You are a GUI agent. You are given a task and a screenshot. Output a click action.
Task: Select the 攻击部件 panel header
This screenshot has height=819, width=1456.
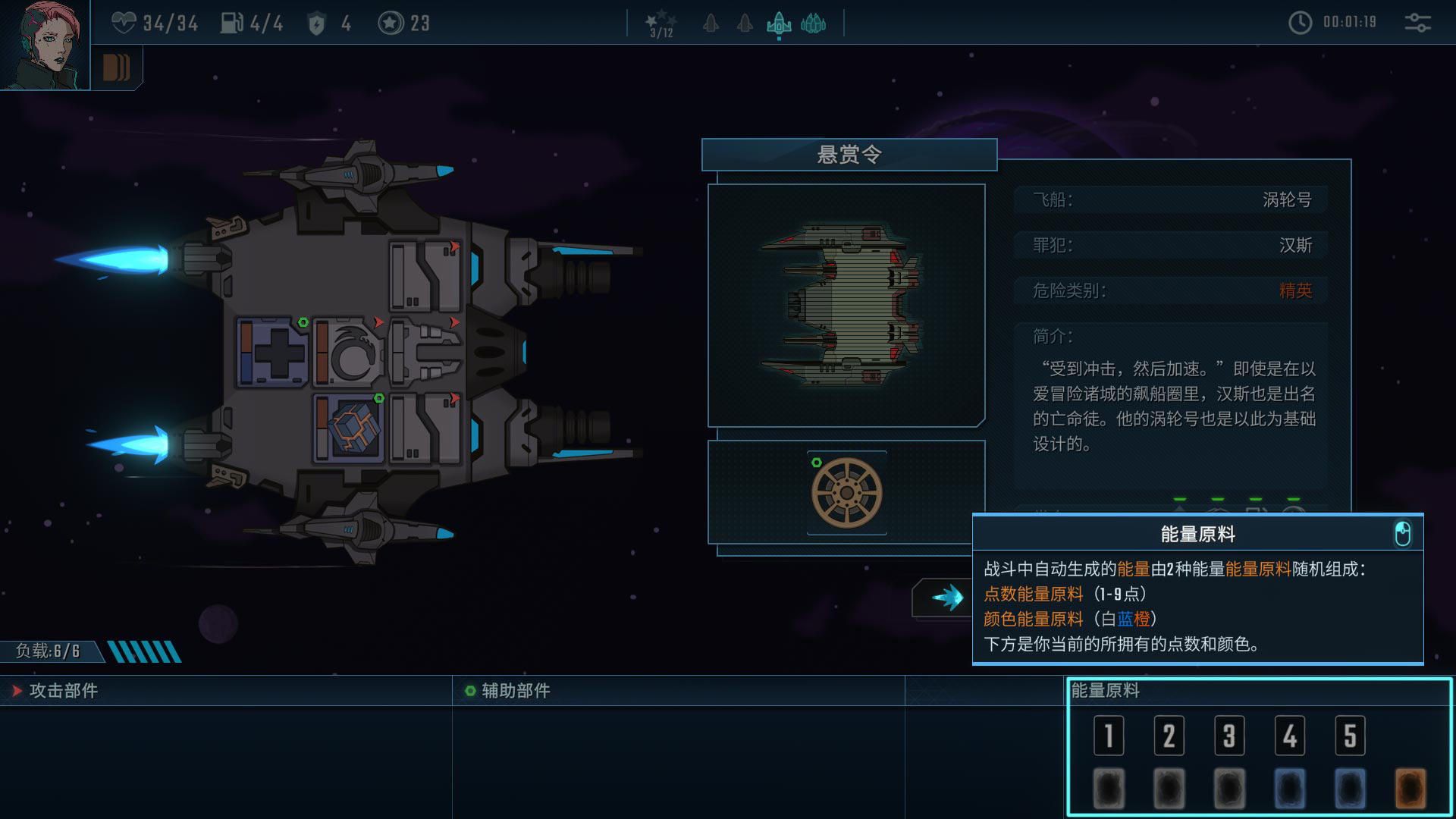point(64,691)
